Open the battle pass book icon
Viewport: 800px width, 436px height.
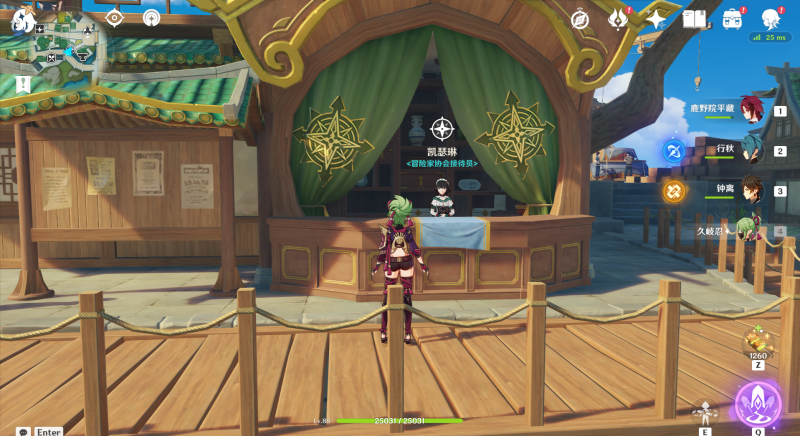click(694, 19)
